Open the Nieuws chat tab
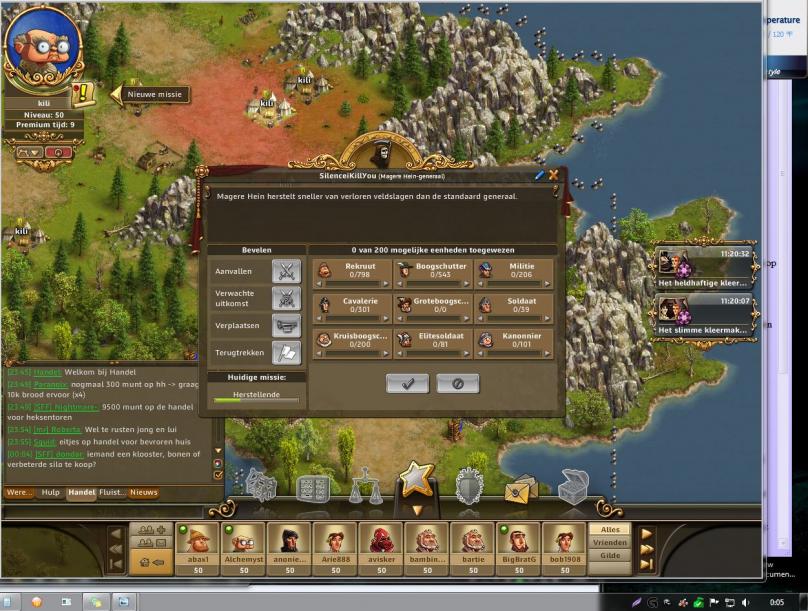The image size is (808, 611). click(x=144, y=492)
